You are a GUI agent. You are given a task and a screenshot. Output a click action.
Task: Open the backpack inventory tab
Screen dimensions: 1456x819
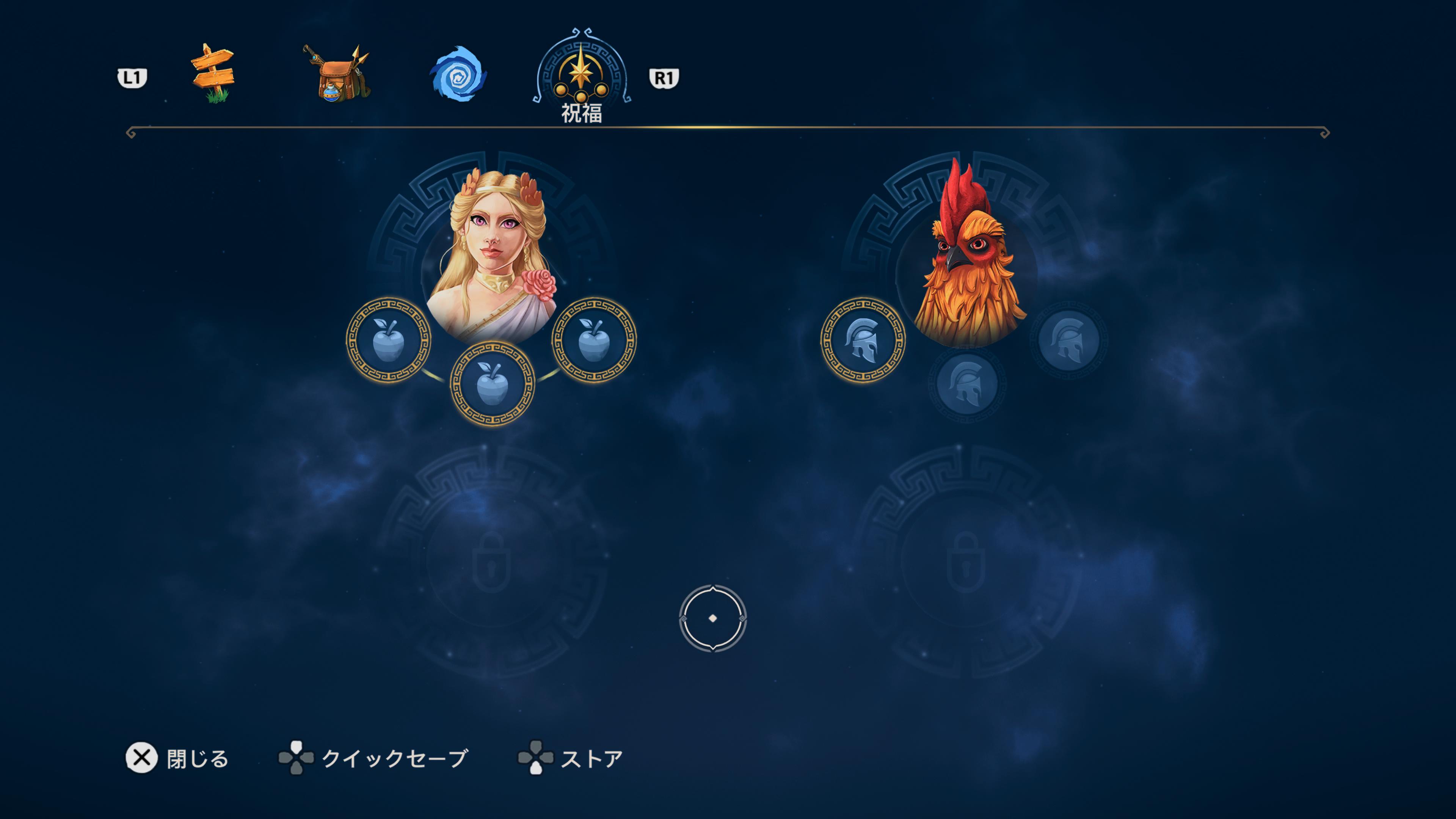tap(337, 74)
